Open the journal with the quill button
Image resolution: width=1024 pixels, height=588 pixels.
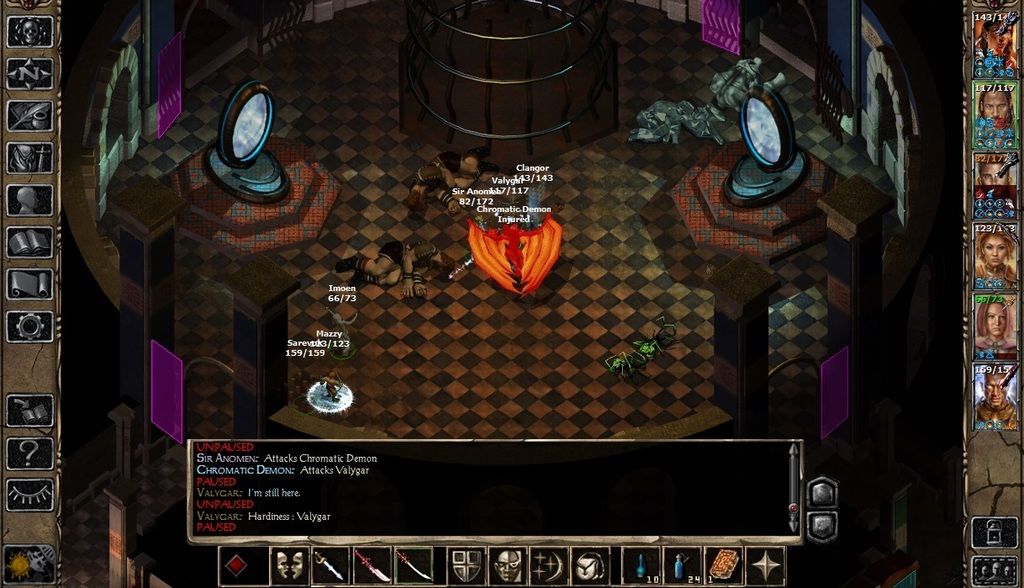30,116
